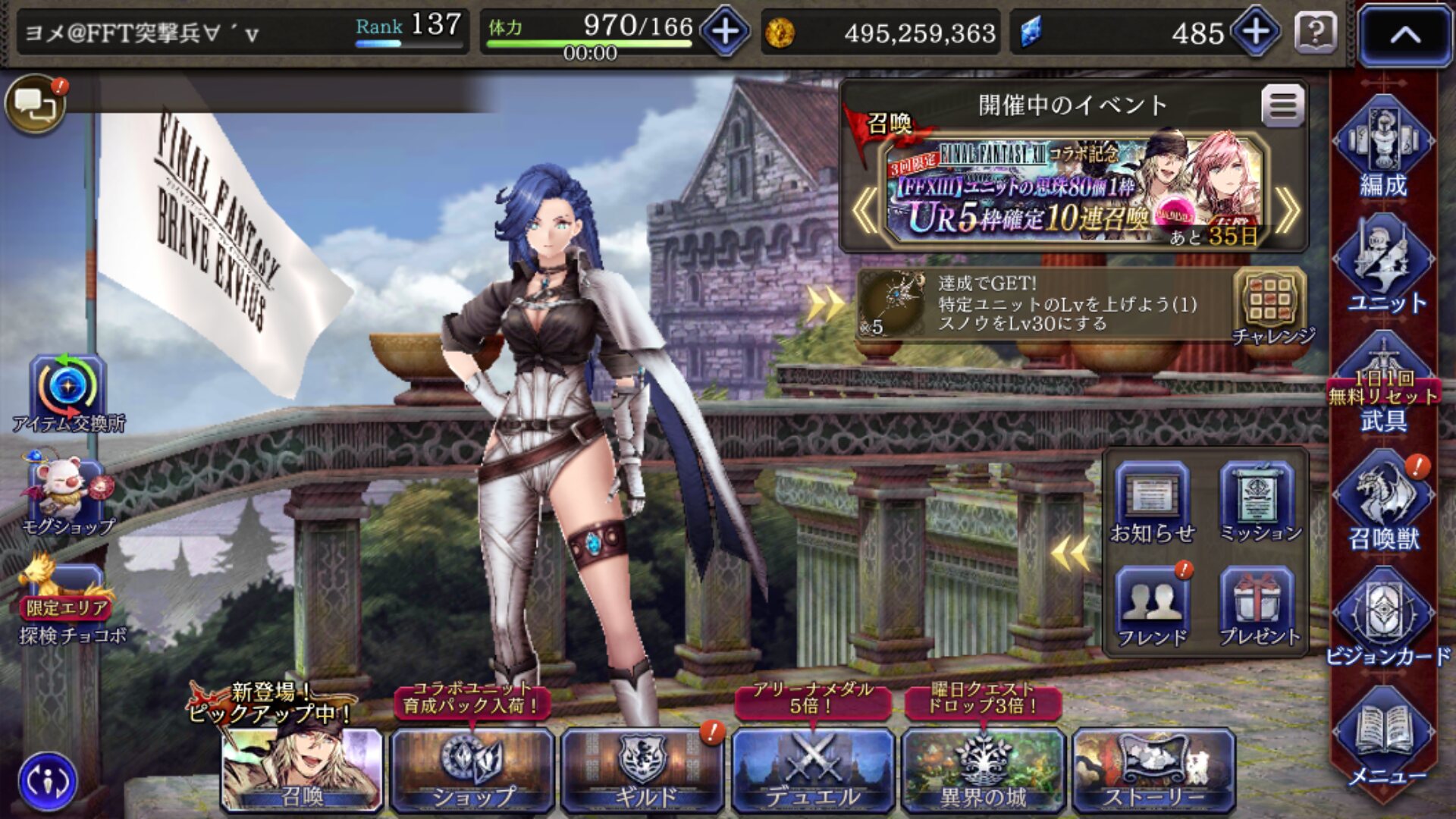Open お知らせ news notices
1456x819 pixels.
click(1151, 503)
